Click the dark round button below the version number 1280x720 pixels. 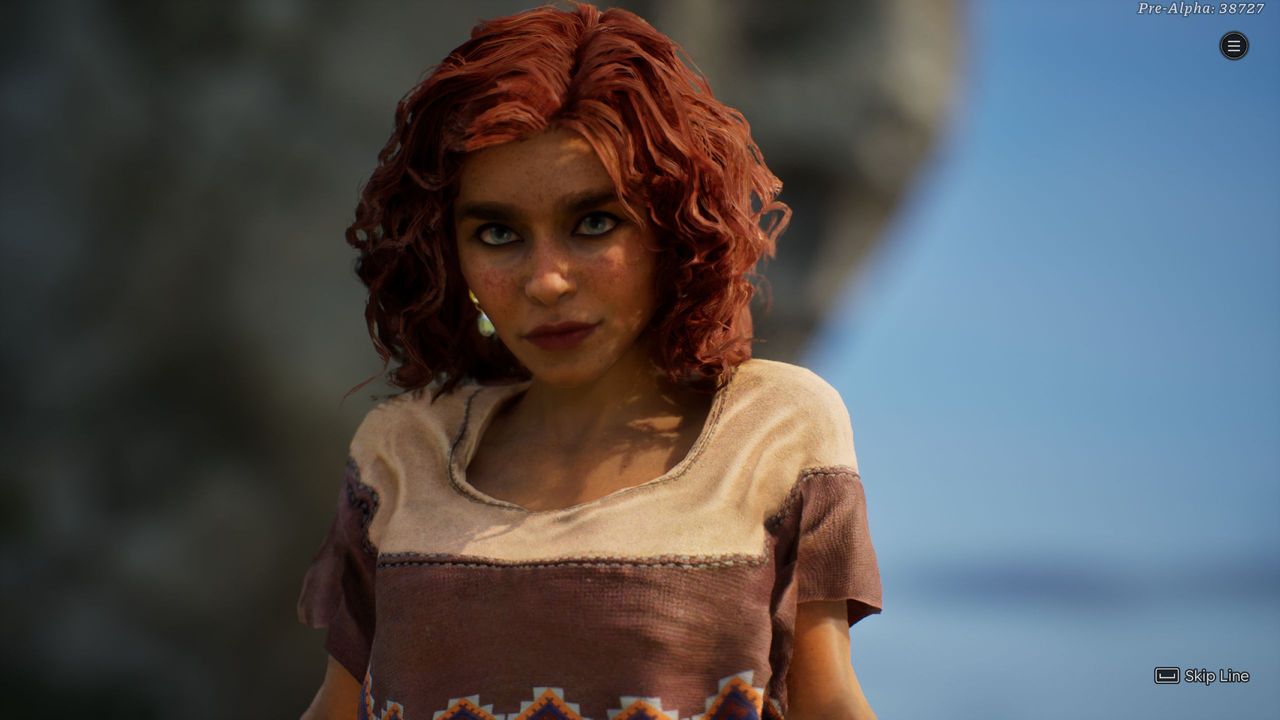(x=1232, y=46)
